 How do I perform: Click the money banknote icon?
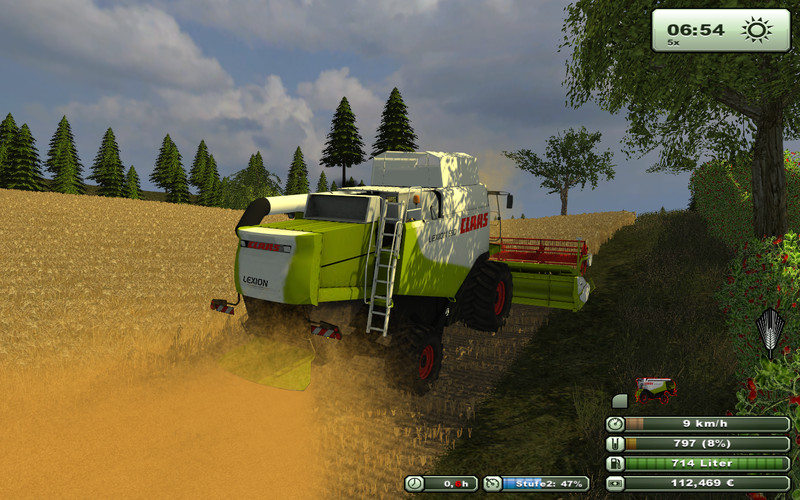616,484
